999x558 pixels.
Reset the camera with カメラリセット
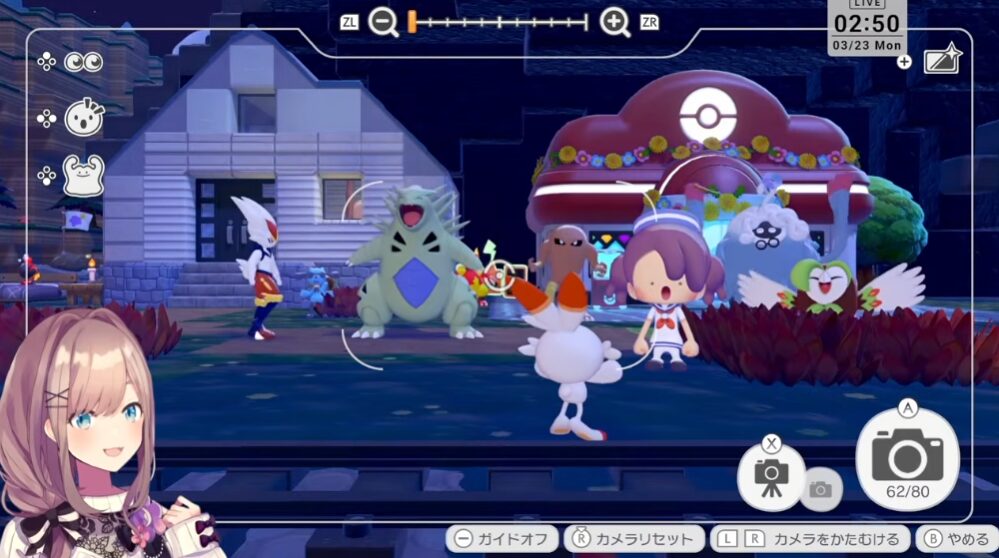(633, 539)
